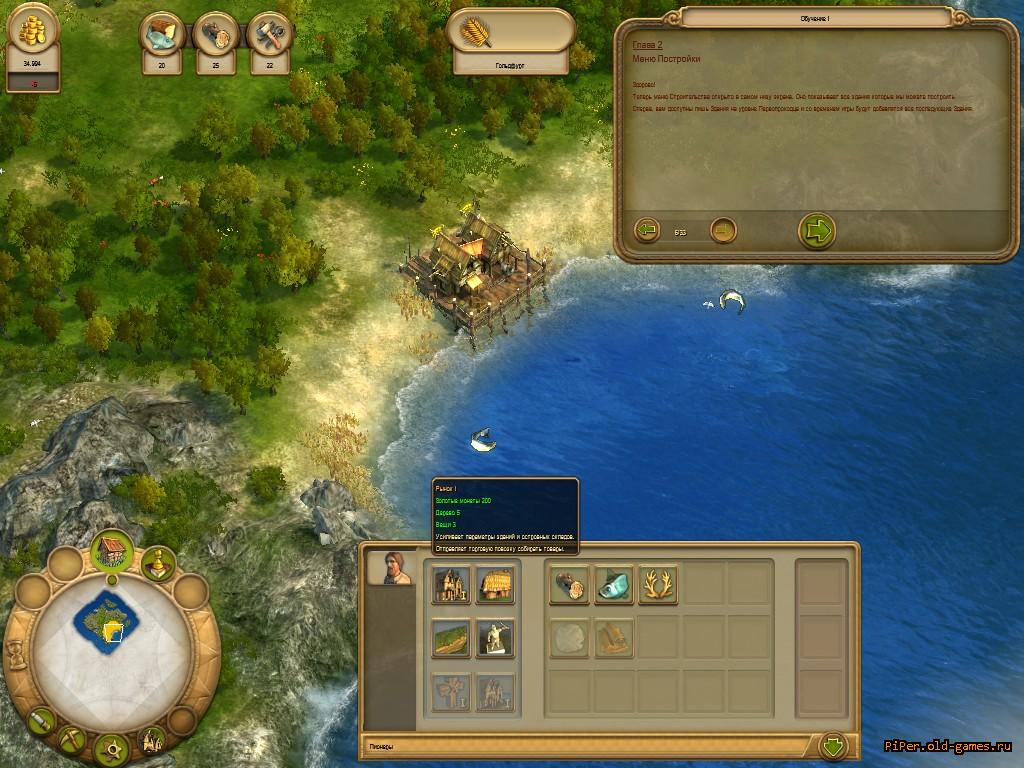Select the road construction tile
Viewport: 1024px width, 768px height.
point(451,638)
